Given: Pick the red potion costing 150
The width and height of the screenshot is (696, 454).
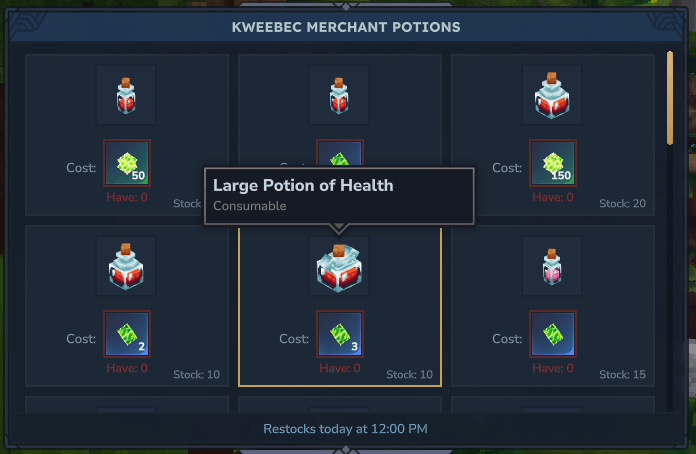Looking at the screenshot, I should pyautogui.click(x=552, y=96).
